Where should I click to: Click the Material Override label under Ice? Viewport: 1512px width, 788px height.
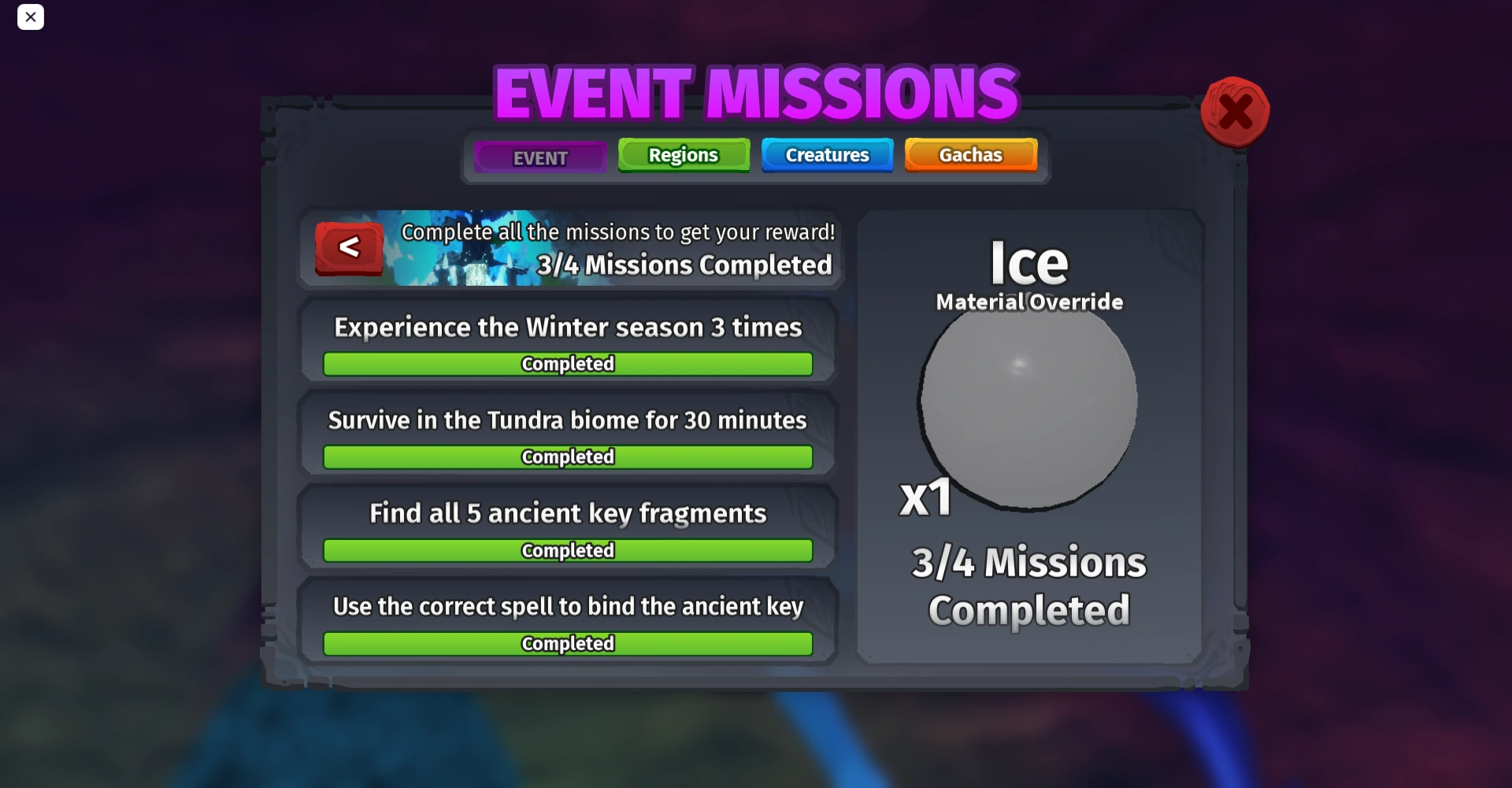point(1028,302)
